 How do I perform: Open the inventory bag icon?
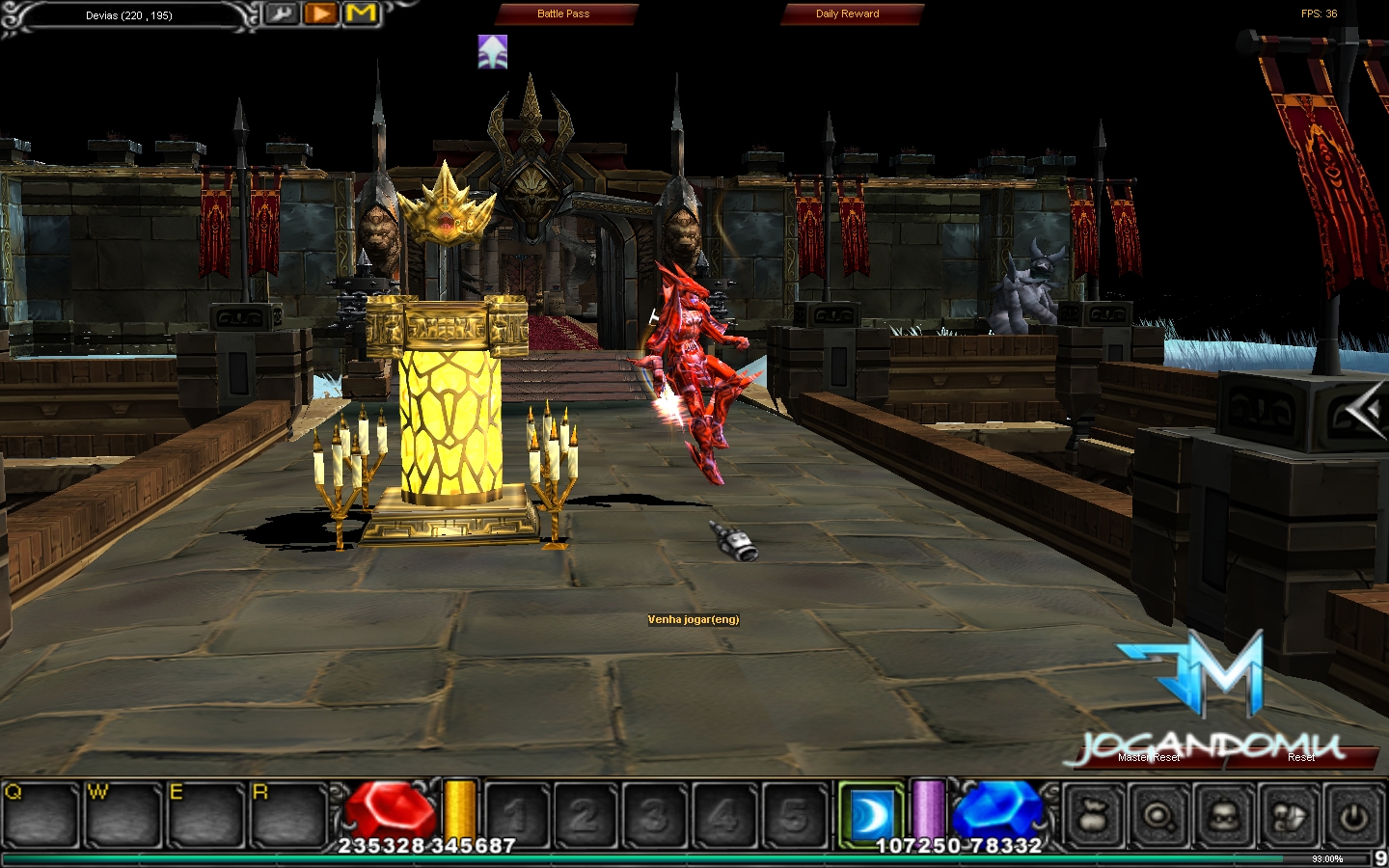click(x=1095, y=816)
